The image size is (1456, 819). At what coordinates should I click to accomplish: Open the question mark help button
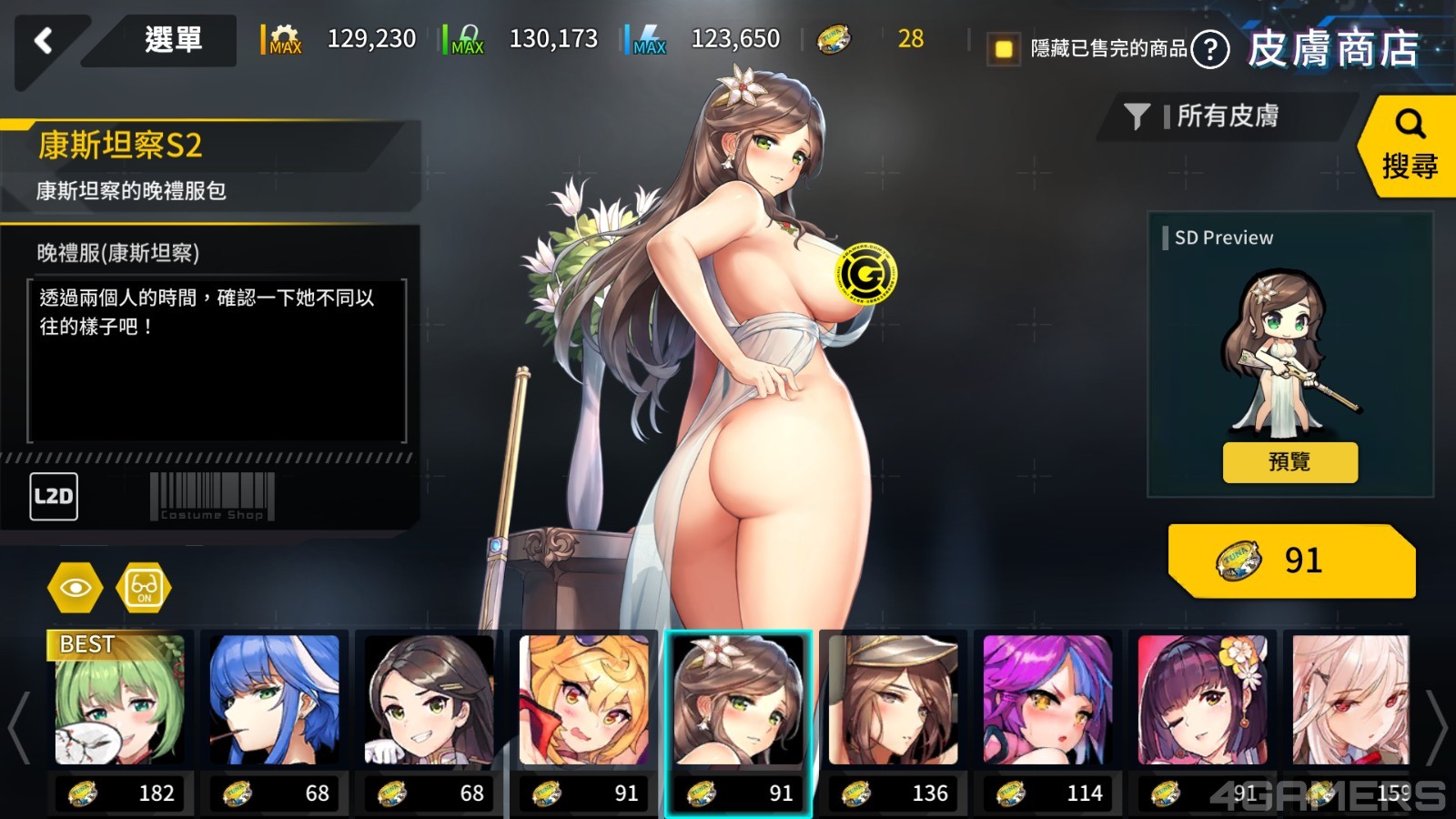(x=1210, y=50)
